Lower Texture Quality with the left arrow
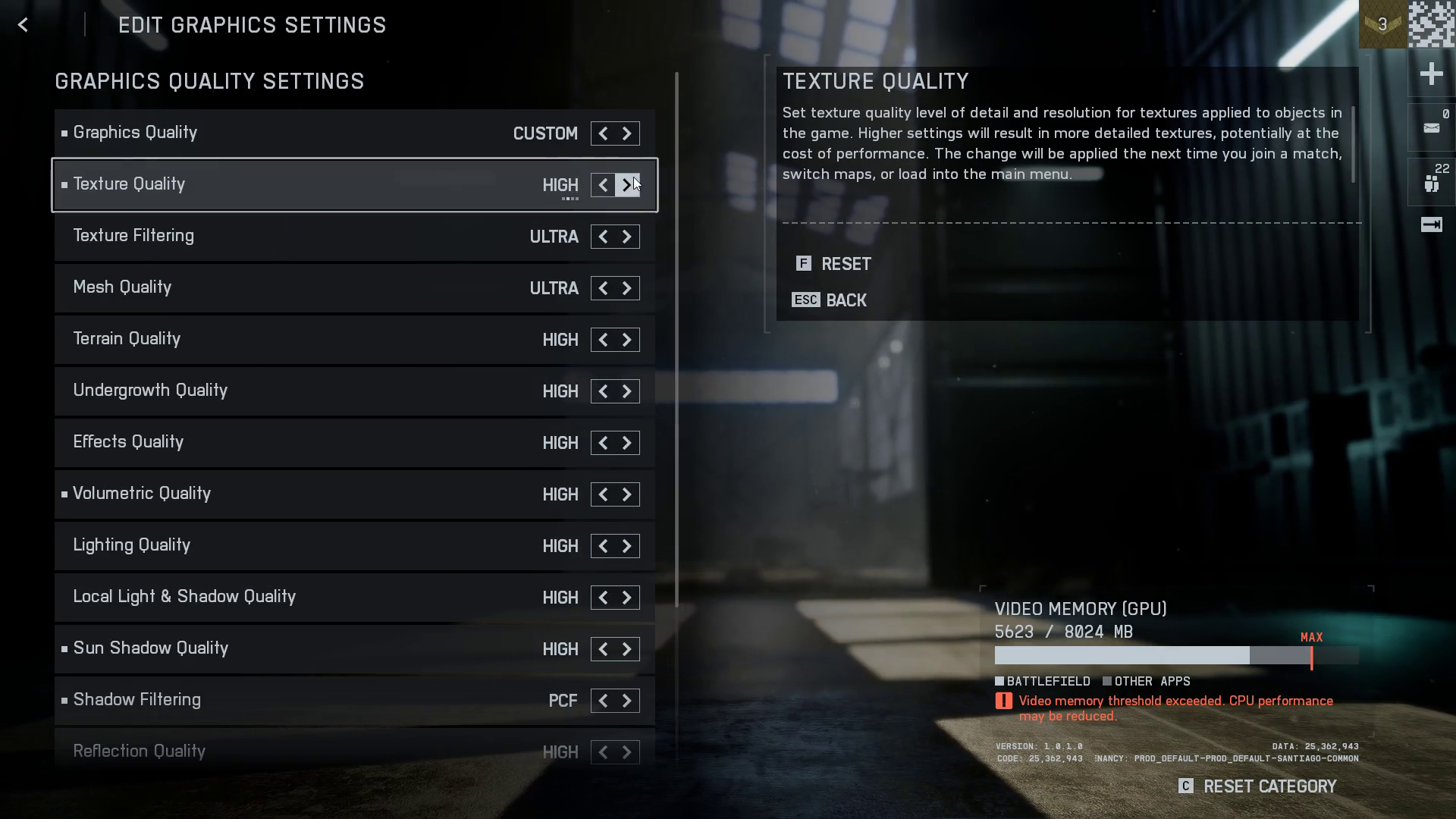 (603, 185)
